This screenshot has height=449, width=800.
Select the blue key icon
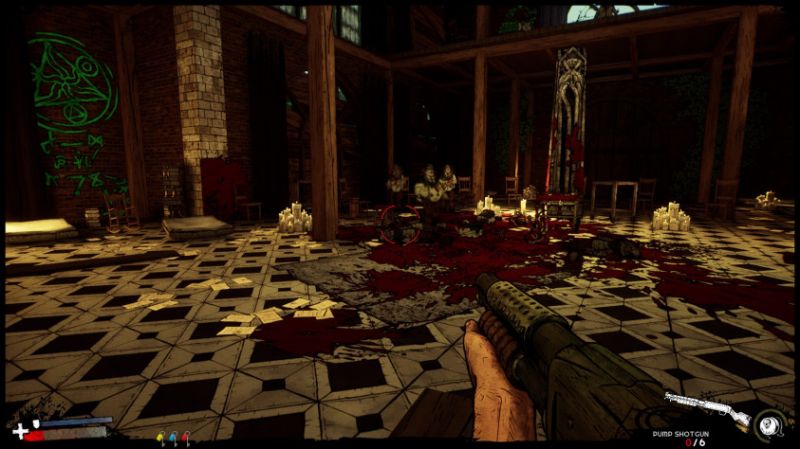pyautogui.click(x=173, y=437)
